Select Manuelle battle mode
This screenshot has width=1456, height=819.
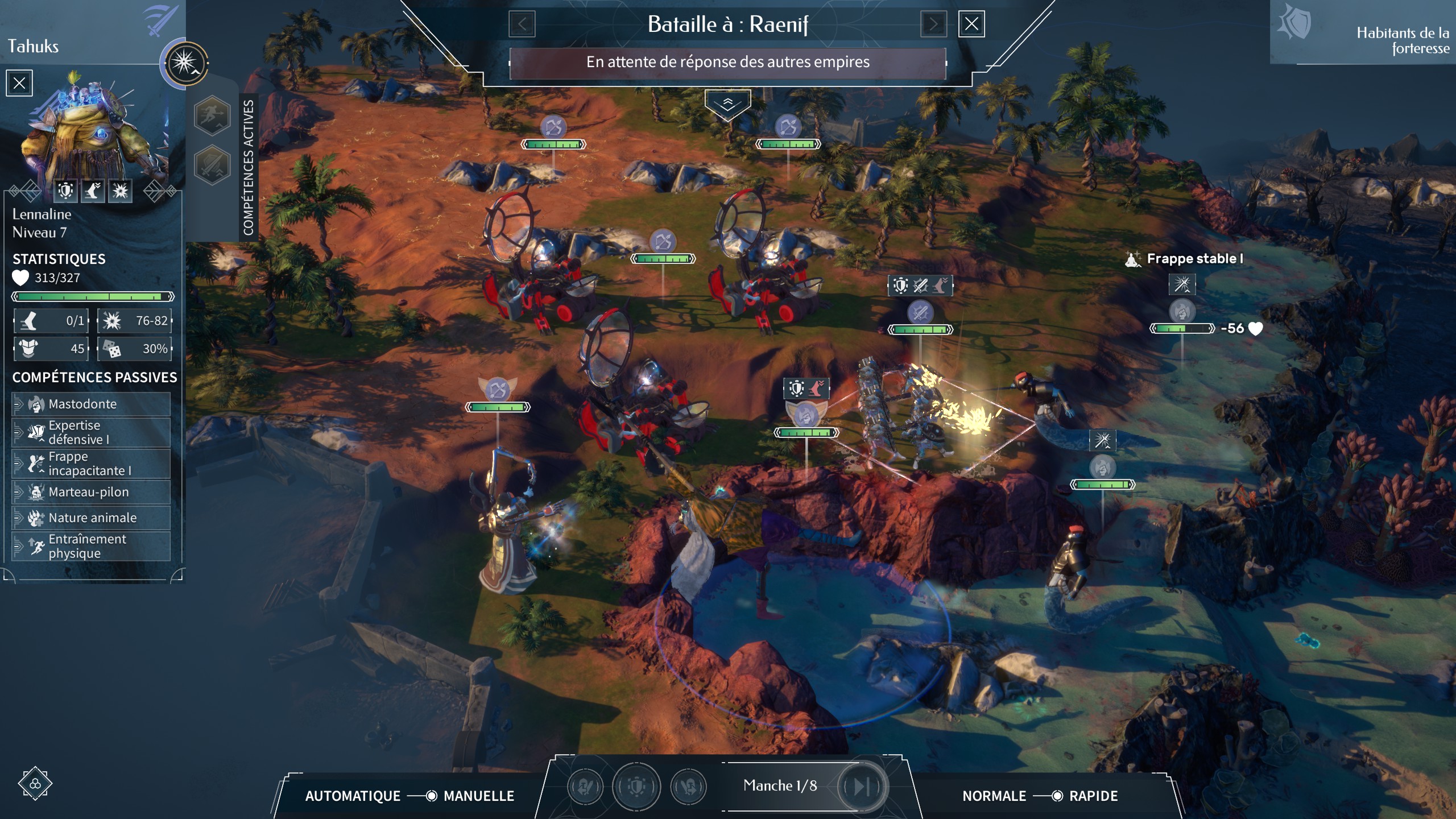[478, 796]
